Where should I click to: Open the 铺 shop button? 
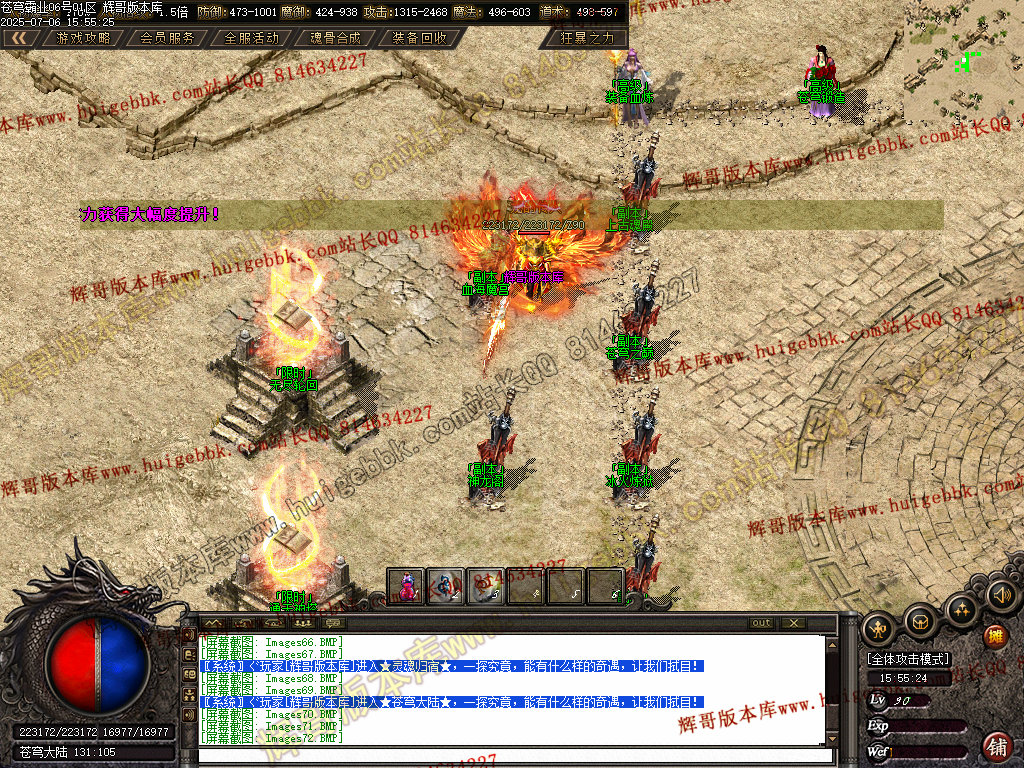(997, 745)
